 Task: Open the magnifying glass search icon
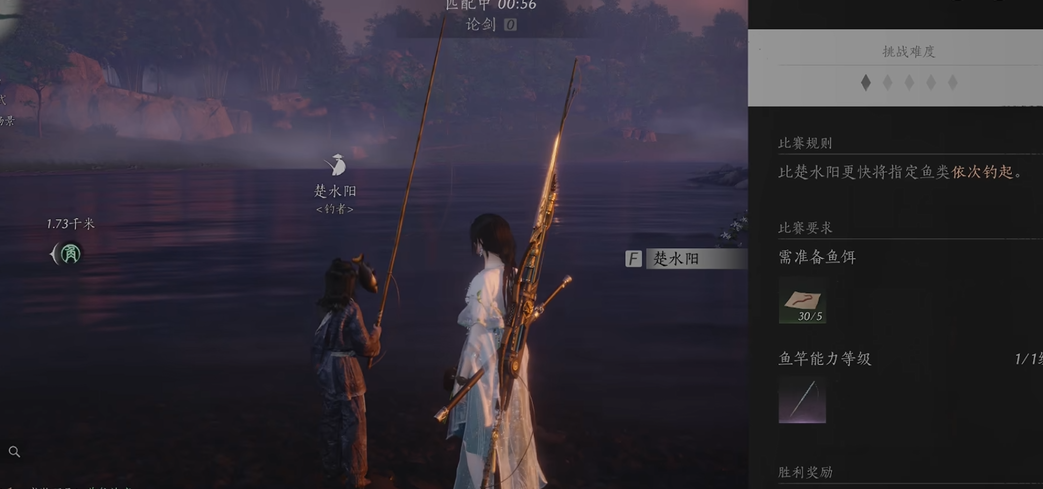[14, 452]
